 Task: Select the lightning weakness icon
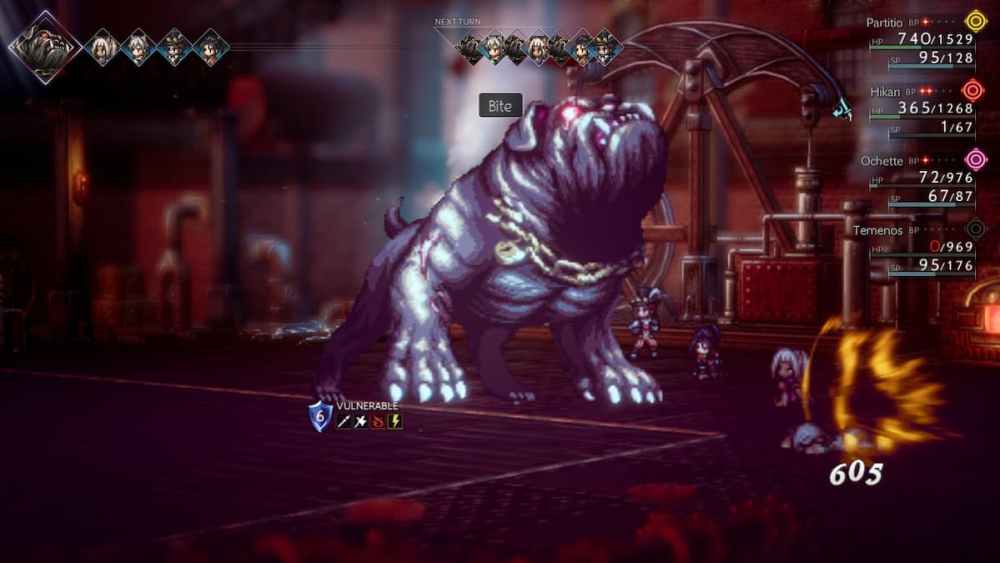tap(395, 422)
